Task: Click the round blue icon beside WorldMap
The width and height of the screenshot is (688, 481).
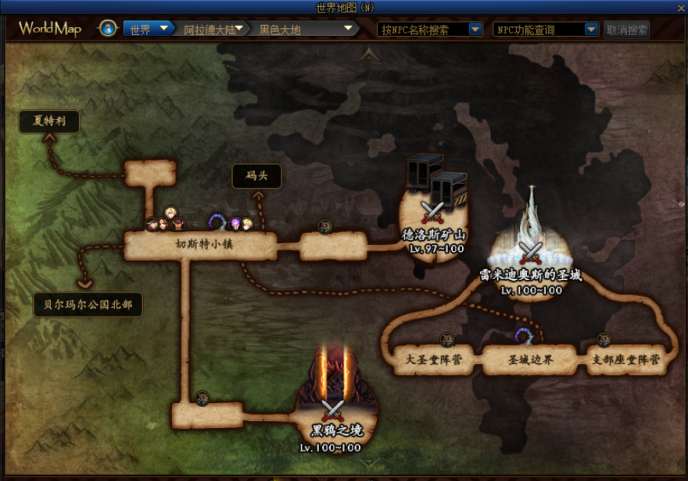Action: (107, 28)
